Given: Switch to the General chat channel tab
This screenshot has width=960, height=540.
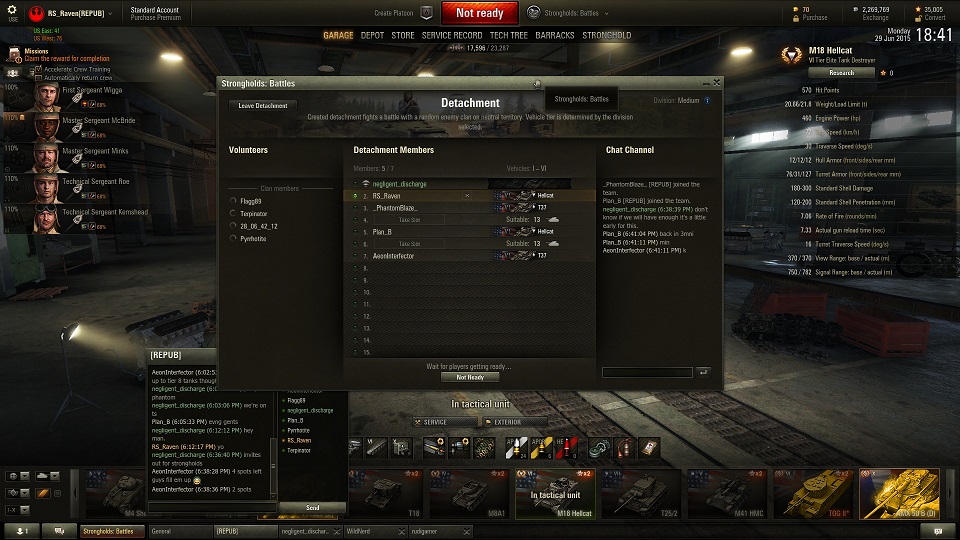Looking at the screenshot, I should (x=180, y=531).
